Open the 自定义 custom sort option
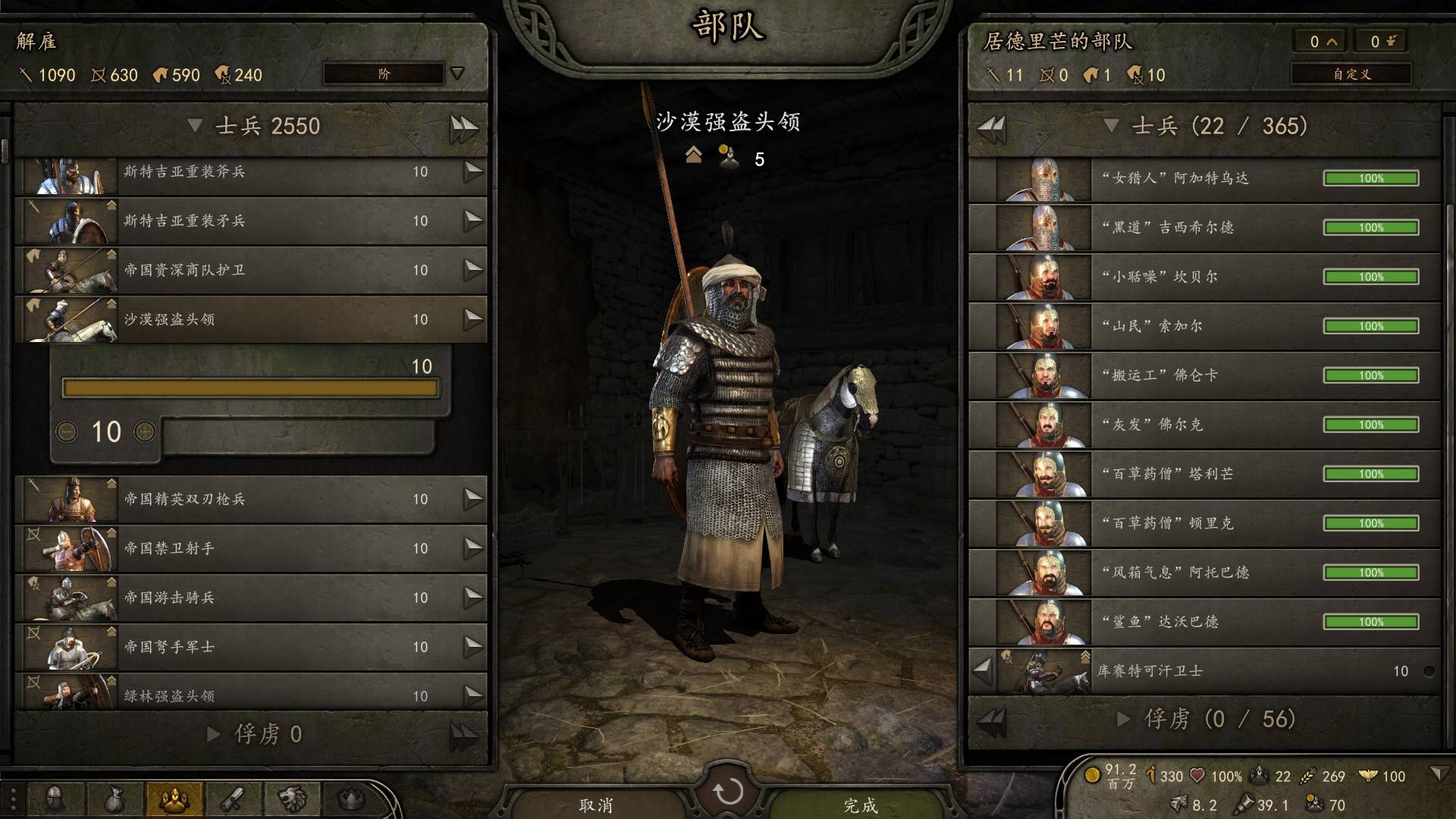Viewport: 1456px width, 819px height. (1351, 74)
